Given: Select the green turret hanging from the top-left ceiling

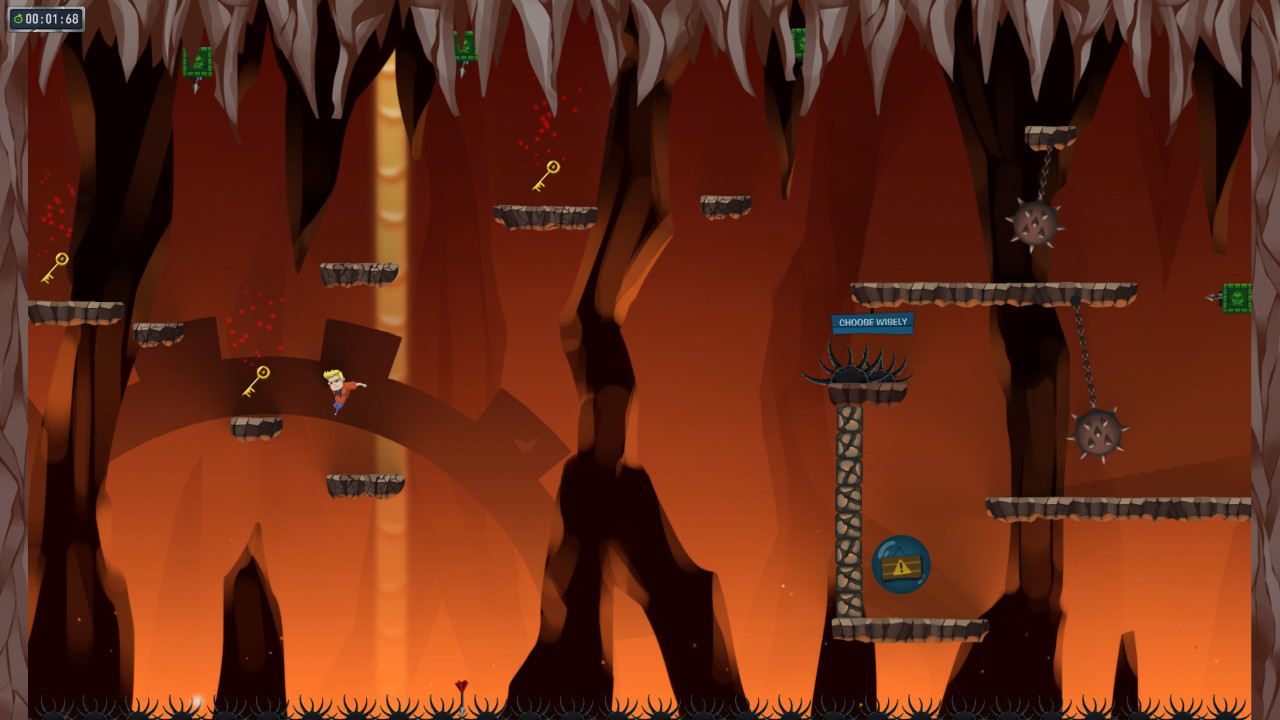Looking at the screenshot, I should coord(197,62).
